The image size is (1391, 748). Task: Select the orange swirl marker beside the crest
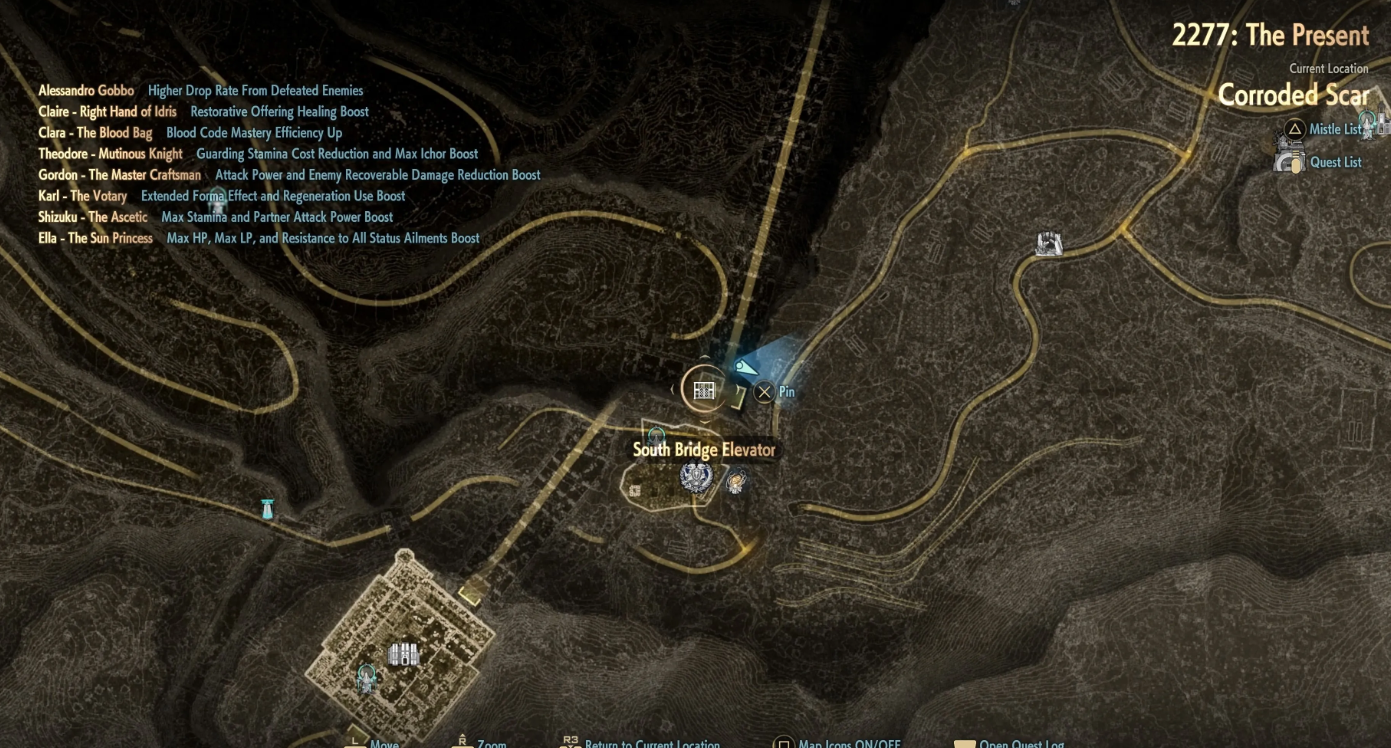click(736, 482)
